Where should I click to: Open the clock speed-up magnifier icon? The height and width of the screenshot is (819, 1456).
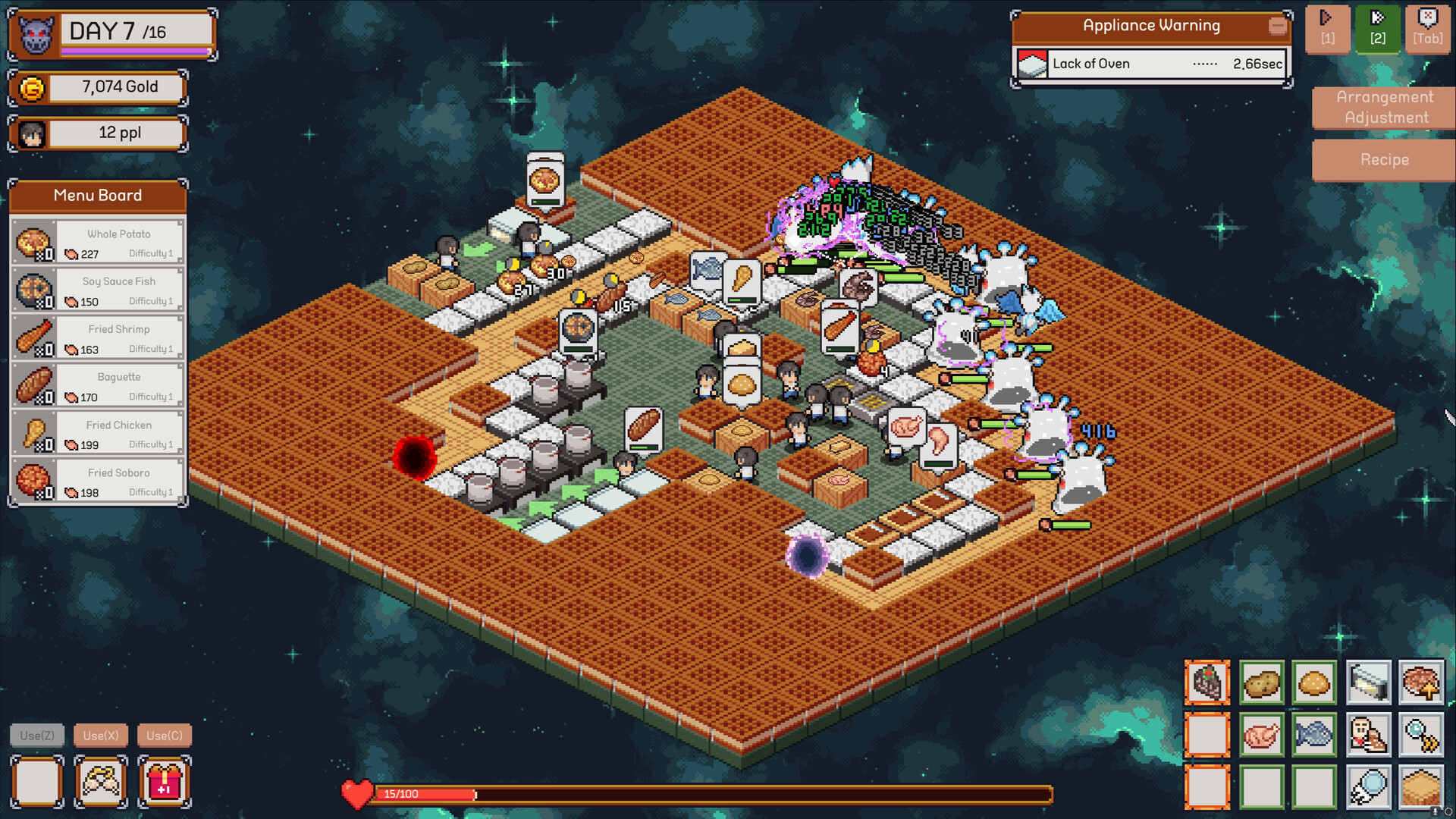pyautogui.click(x=1423, y=735)
